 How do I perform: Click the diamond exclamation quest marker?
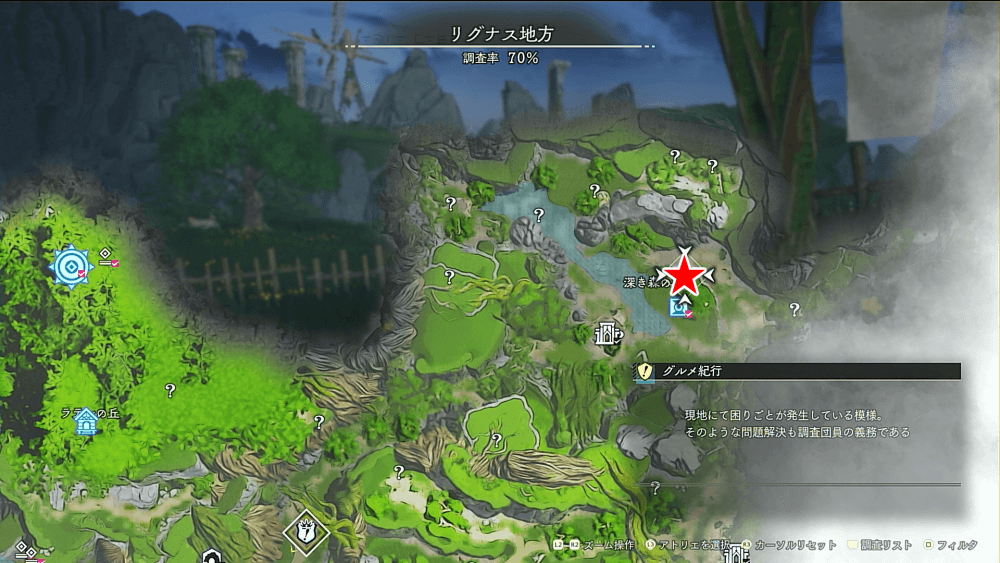tap(306, 531)
